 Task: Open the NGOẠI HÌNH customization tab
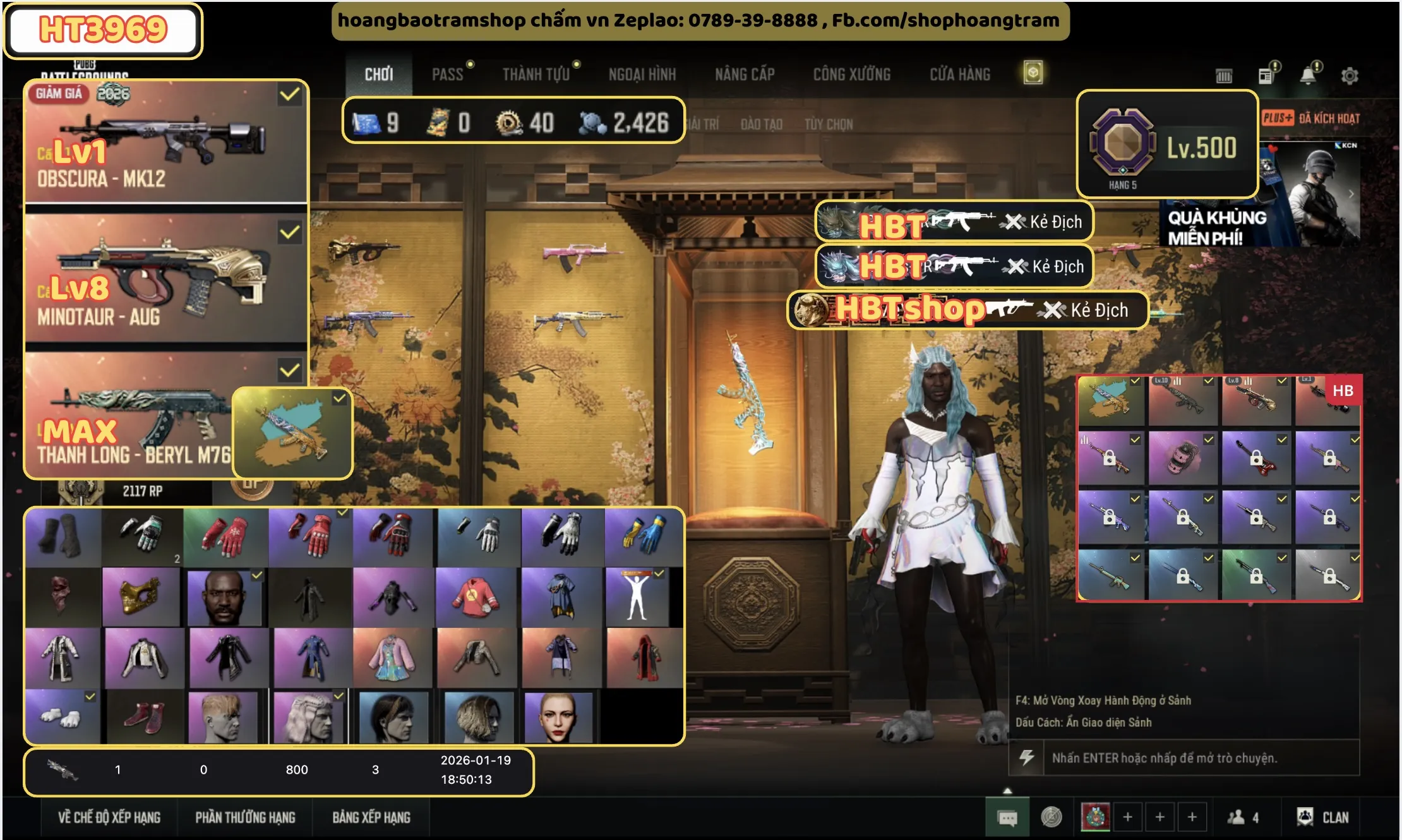point(642,75)
